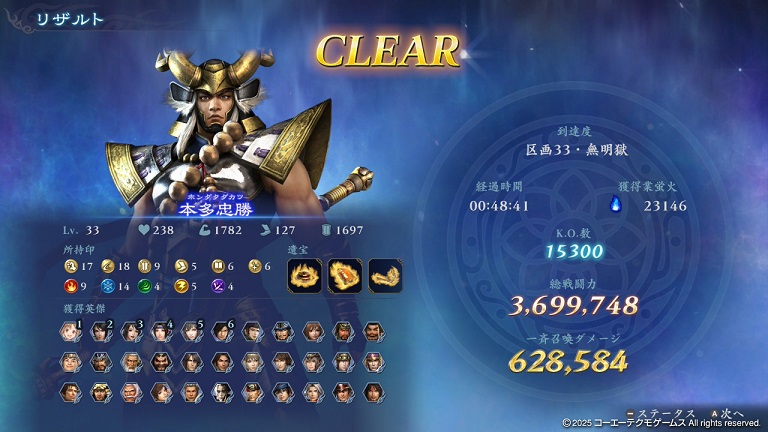
Task: Click the gold emblem showing 17
Action: click(x=69, y=266)
